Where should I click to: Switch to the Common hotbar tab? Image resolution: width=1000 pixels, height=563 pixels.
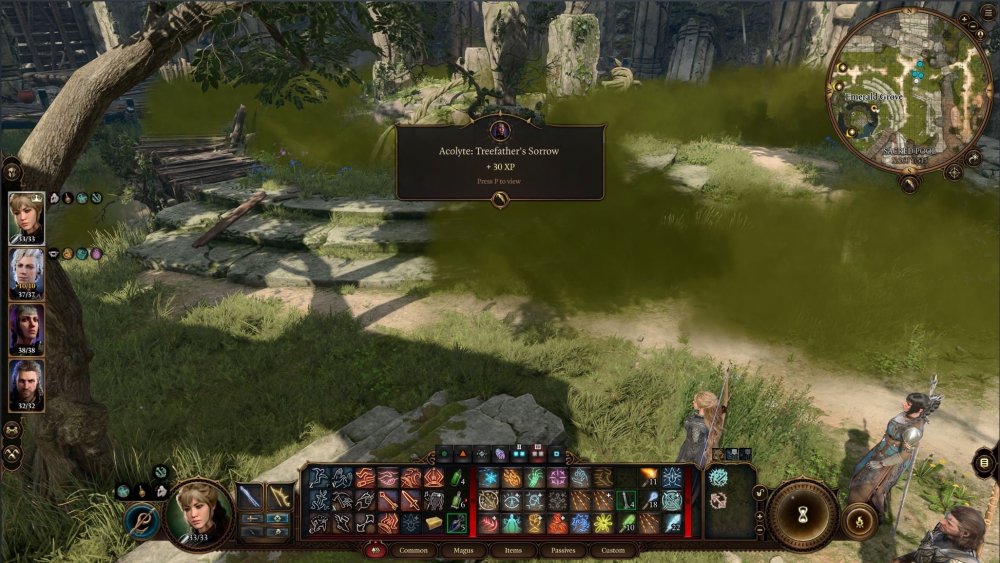pyautogui.click(x=413, y=550)
